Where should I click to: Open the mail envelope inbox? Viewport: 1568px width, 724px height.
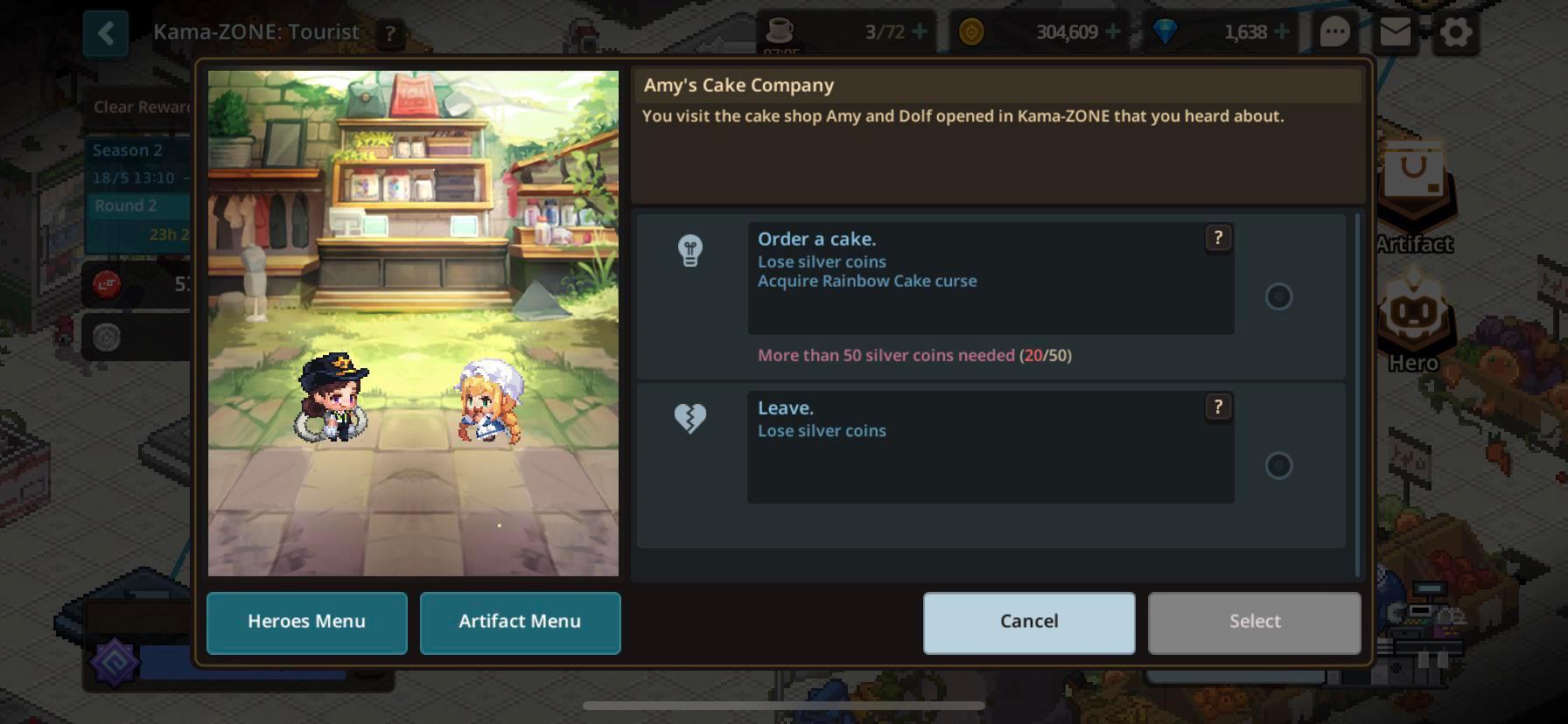(1396, 31)
